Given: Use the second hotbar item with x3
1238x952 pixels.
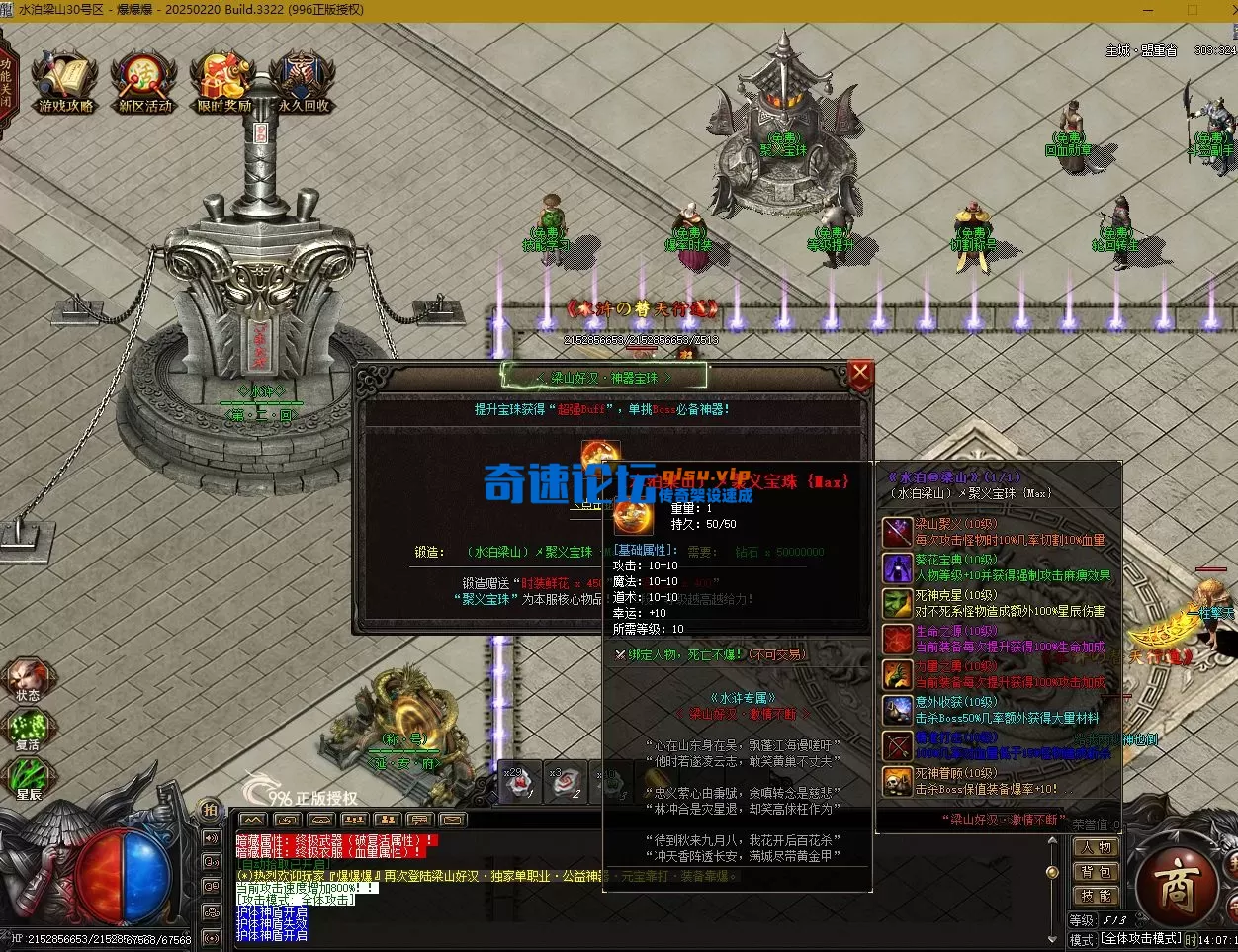Looking at the screenshot, I should (567, 782).
